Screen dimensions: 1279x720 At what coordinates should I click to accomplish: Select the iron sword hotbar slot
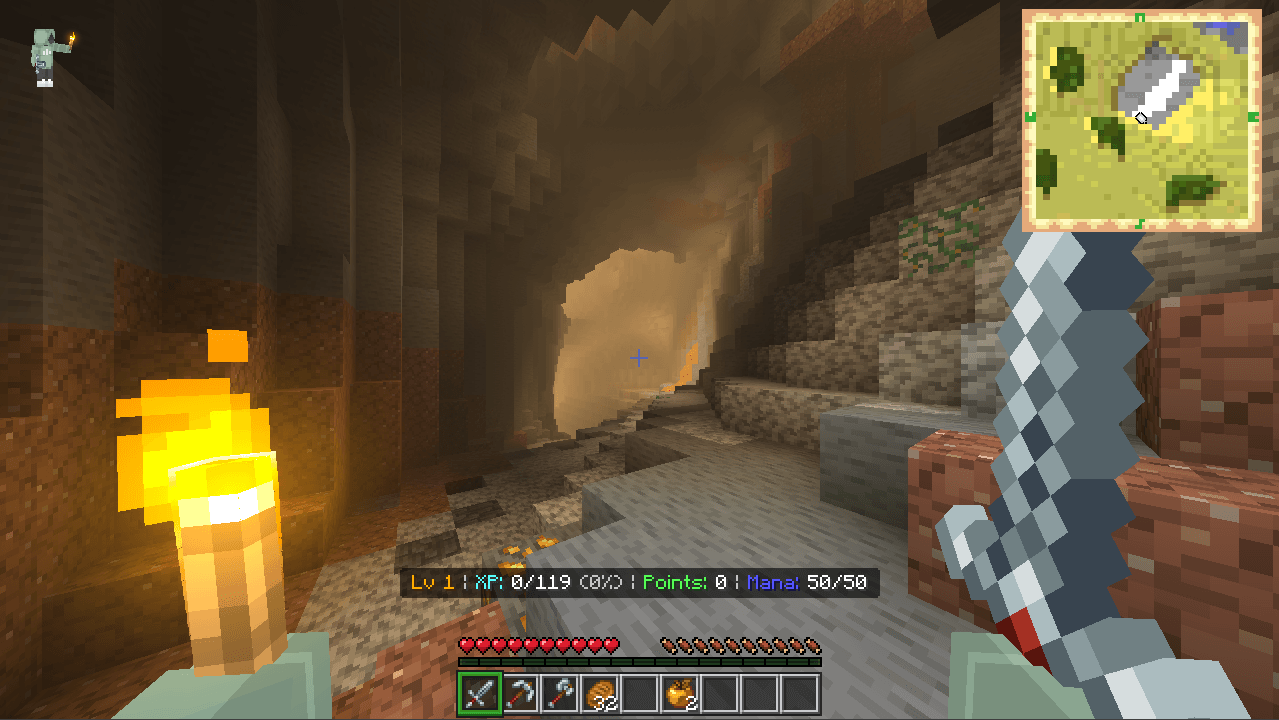click(x=478, y=693)
